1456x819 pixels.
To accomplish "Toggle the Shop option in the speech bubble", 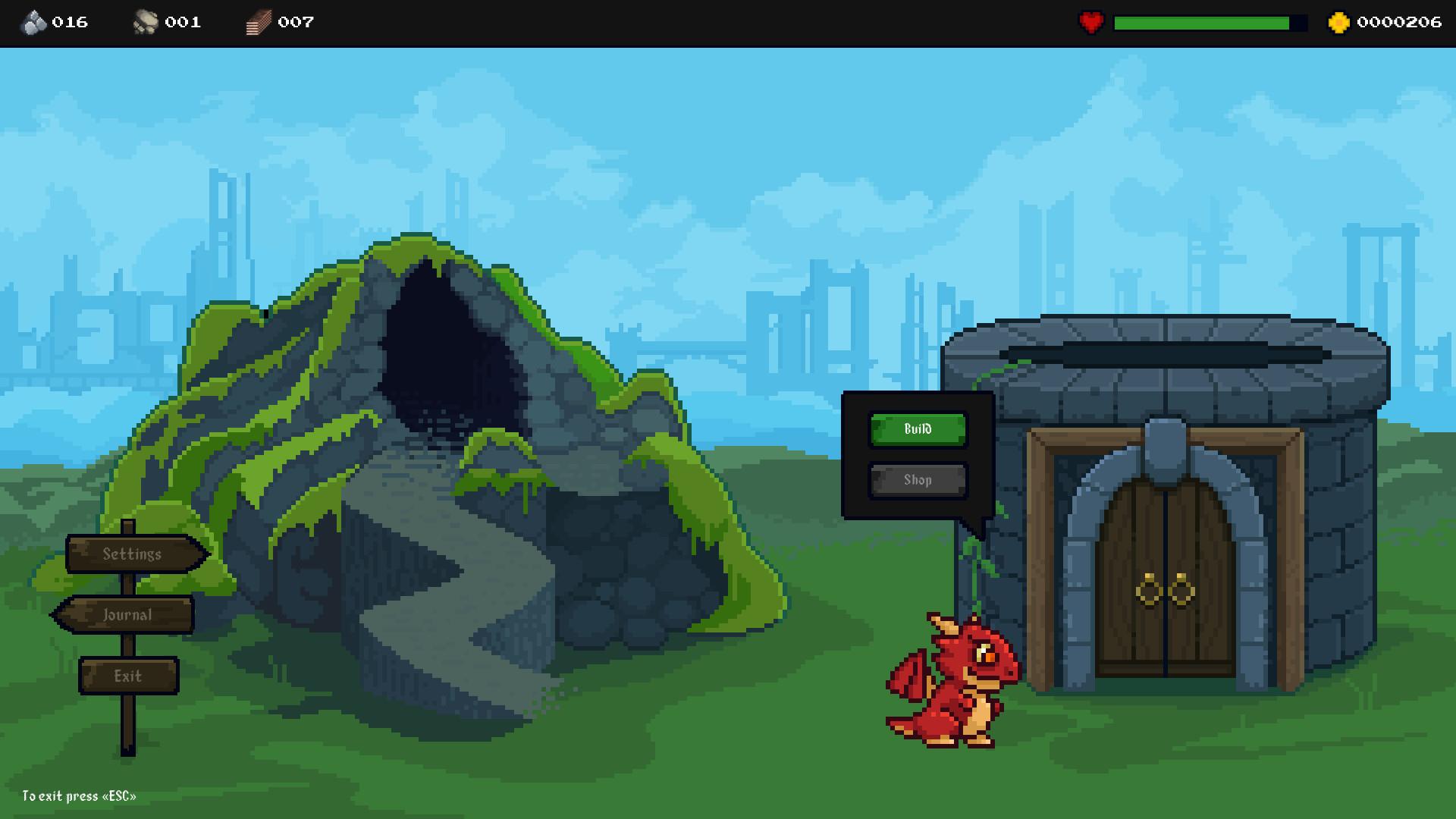I will [917, 479].
